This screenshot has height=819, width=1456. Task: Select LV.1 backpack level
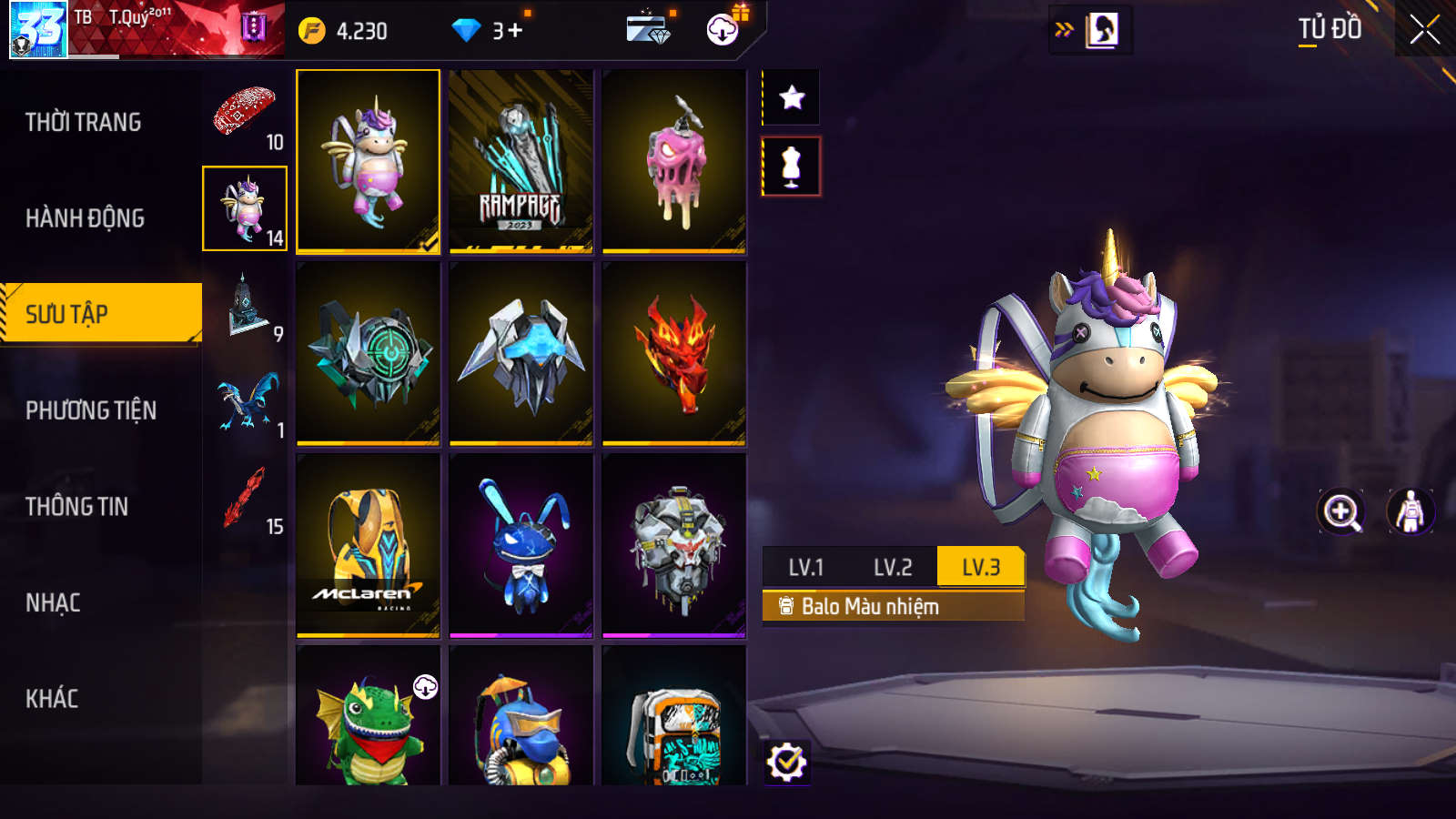pos(805,567)
